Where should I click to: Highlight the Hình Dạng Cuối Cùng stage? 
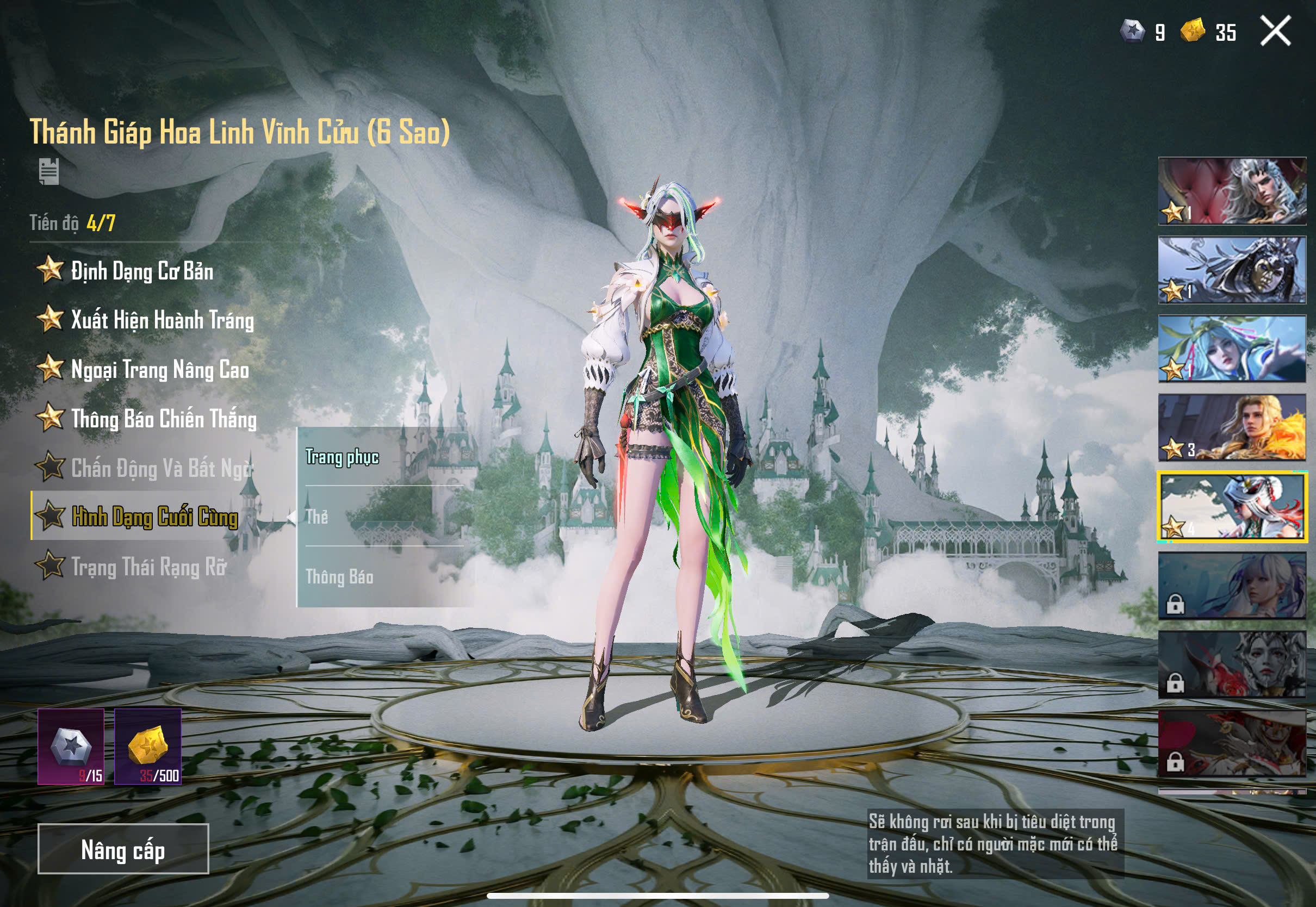click(x=154, y=517)
